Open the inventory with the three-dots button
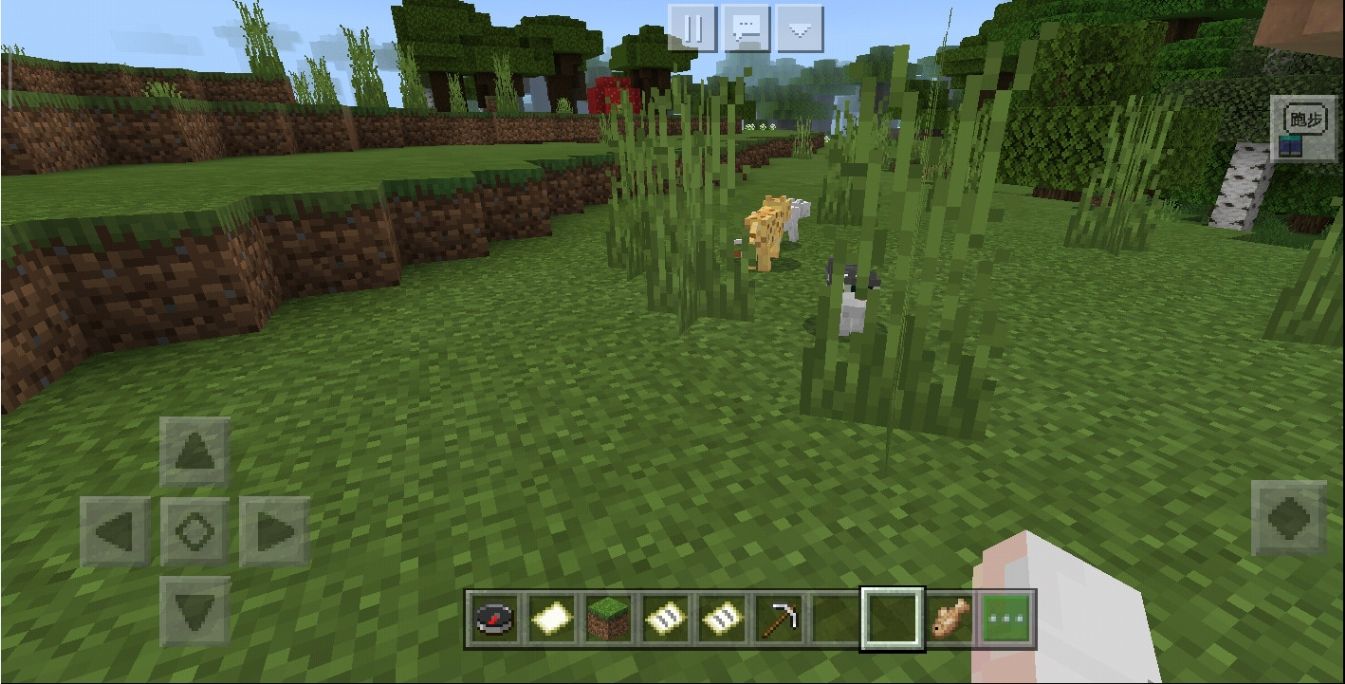The height and width of the screenshot is (684, 1345). (x=1005, y=620)
